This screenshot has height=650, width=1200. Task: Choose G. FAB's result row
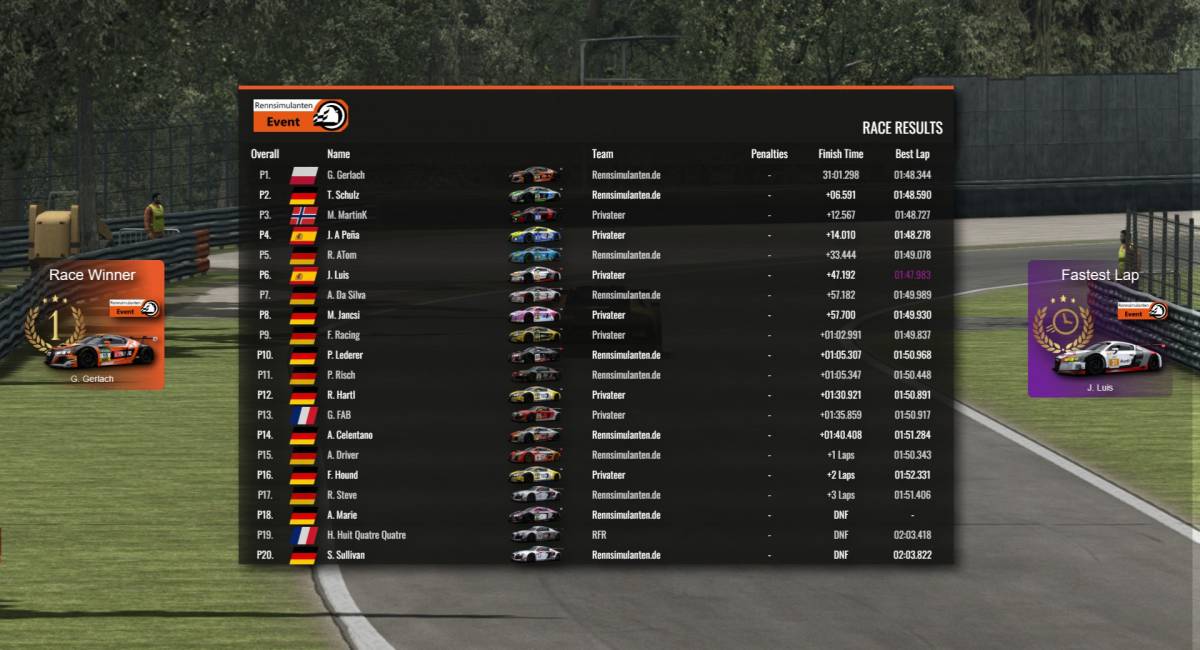[595, 415]
